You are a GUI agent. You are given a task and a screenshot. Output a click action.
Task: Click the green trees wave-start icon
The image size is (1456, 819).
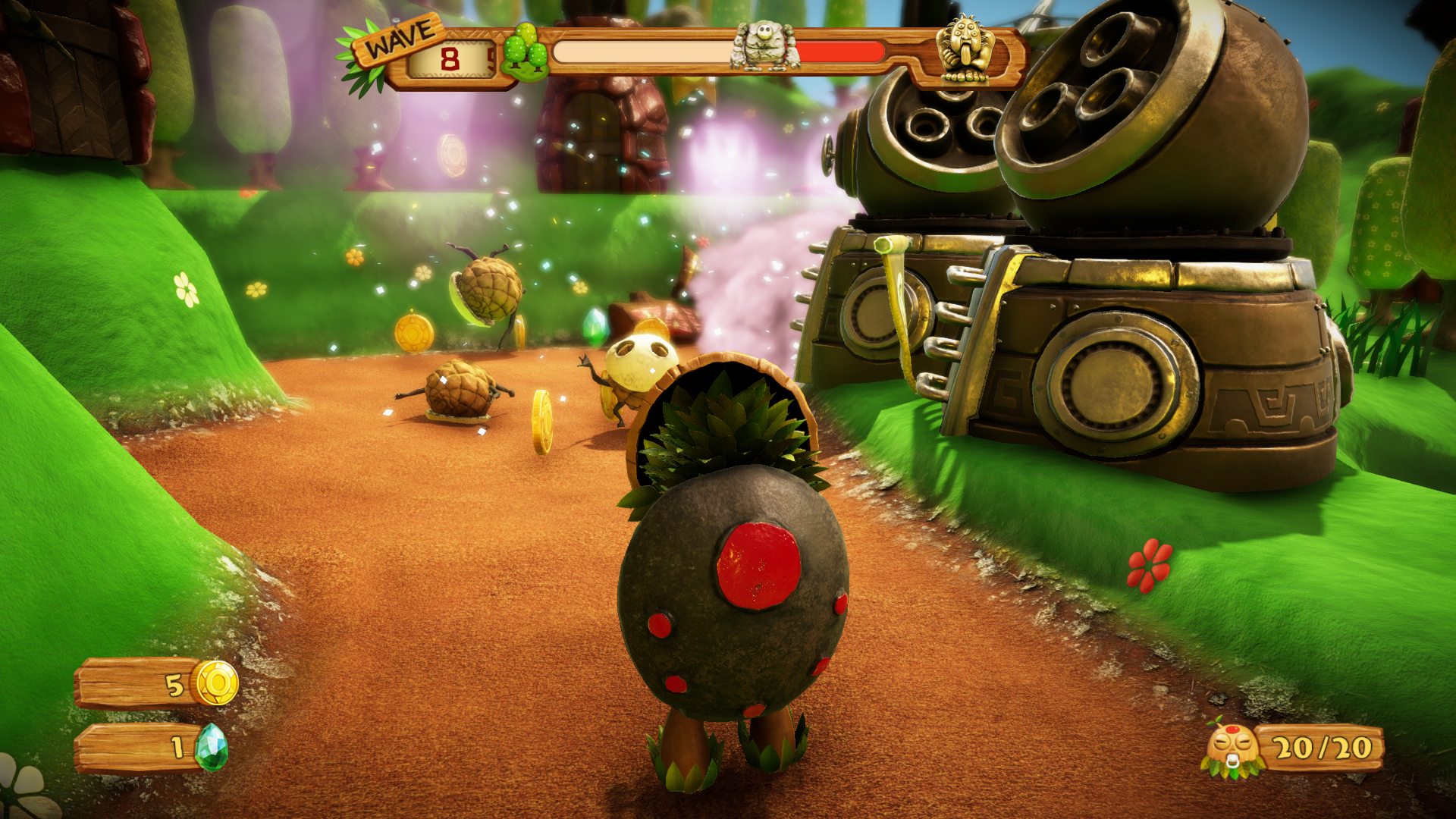tap(525, 52)
